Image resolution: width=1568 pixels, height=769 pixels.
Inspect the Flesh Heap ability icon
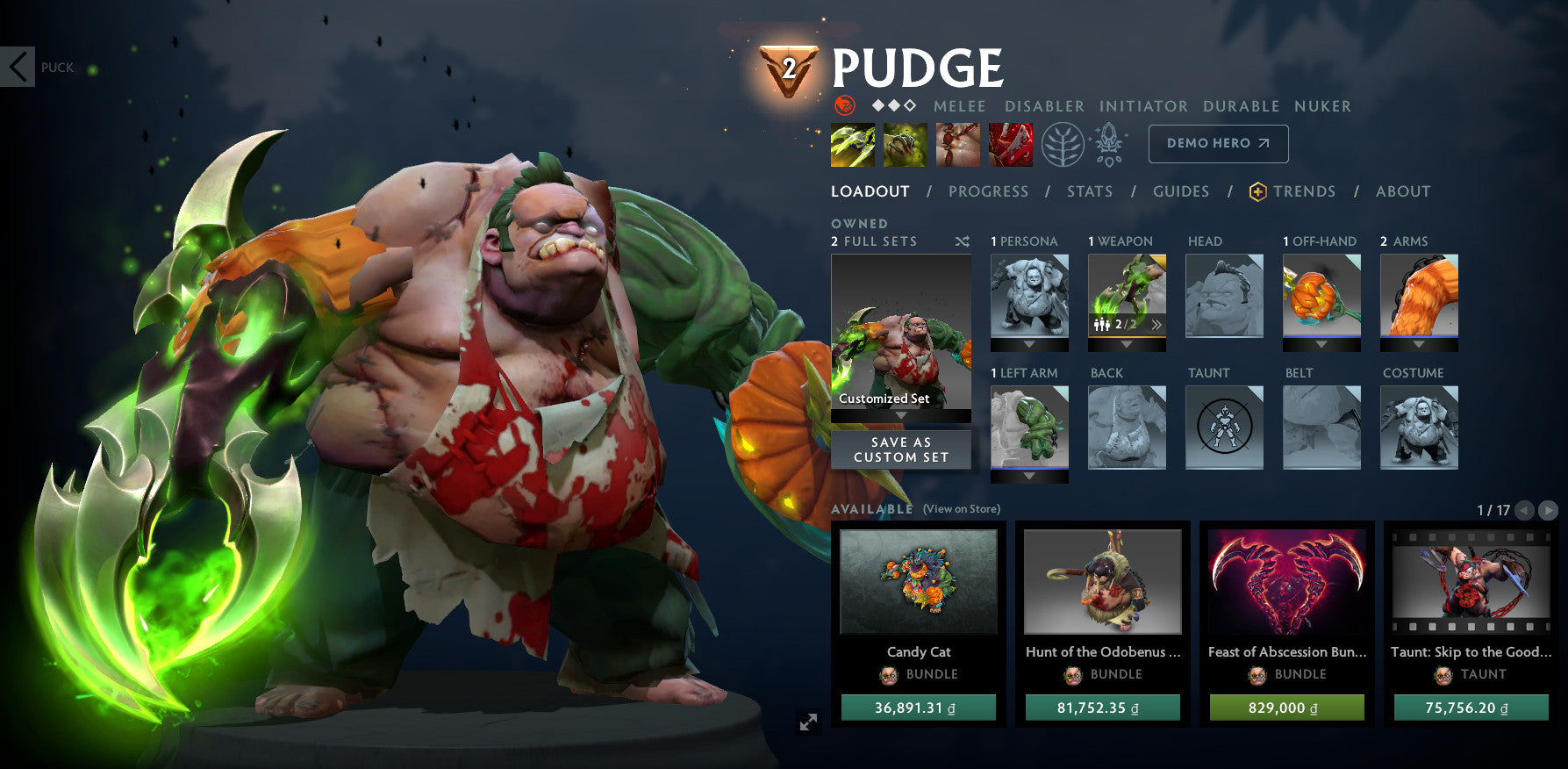(x=956, y=145)
